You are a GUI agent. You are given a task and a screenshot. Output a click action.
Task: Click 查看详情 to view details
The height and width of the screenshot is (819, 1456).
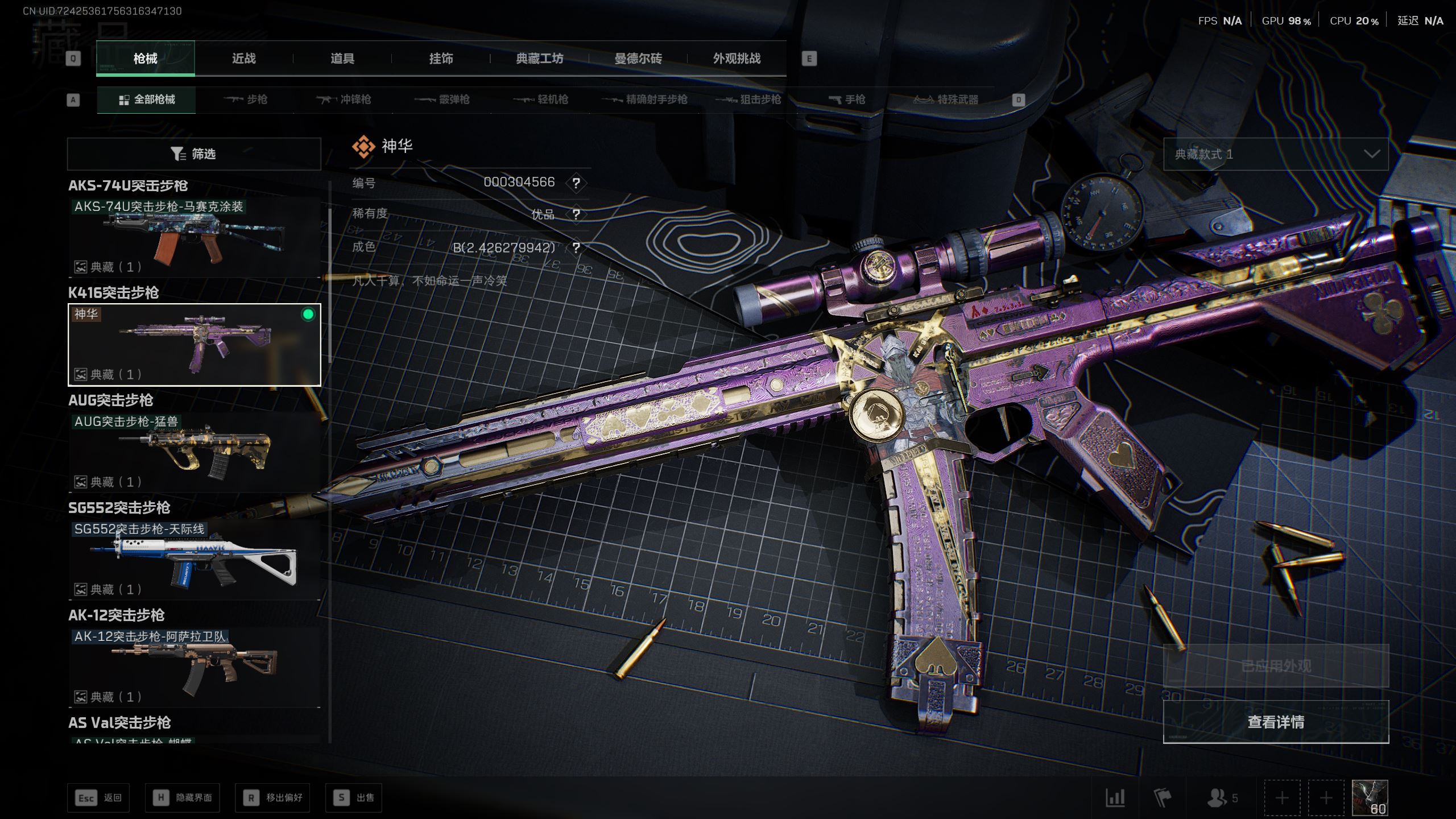[1275, 722]
